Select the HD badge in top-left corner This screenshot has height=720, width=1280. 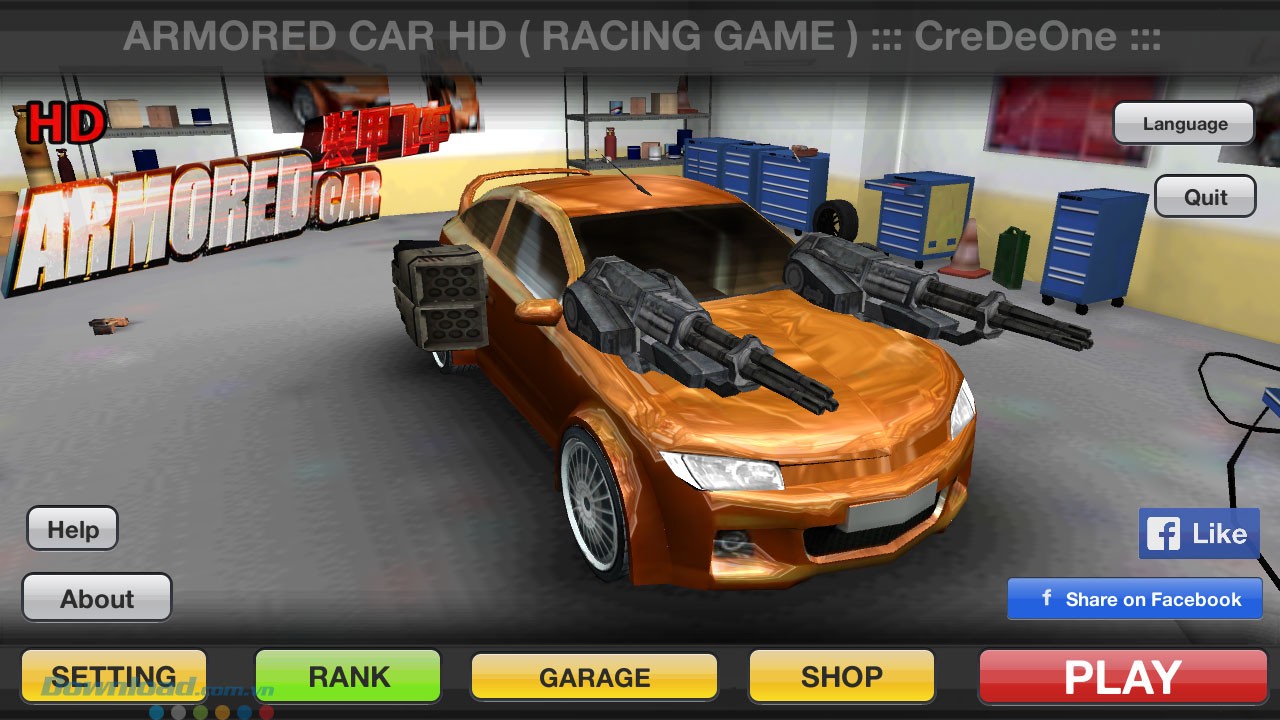(64, 122)
